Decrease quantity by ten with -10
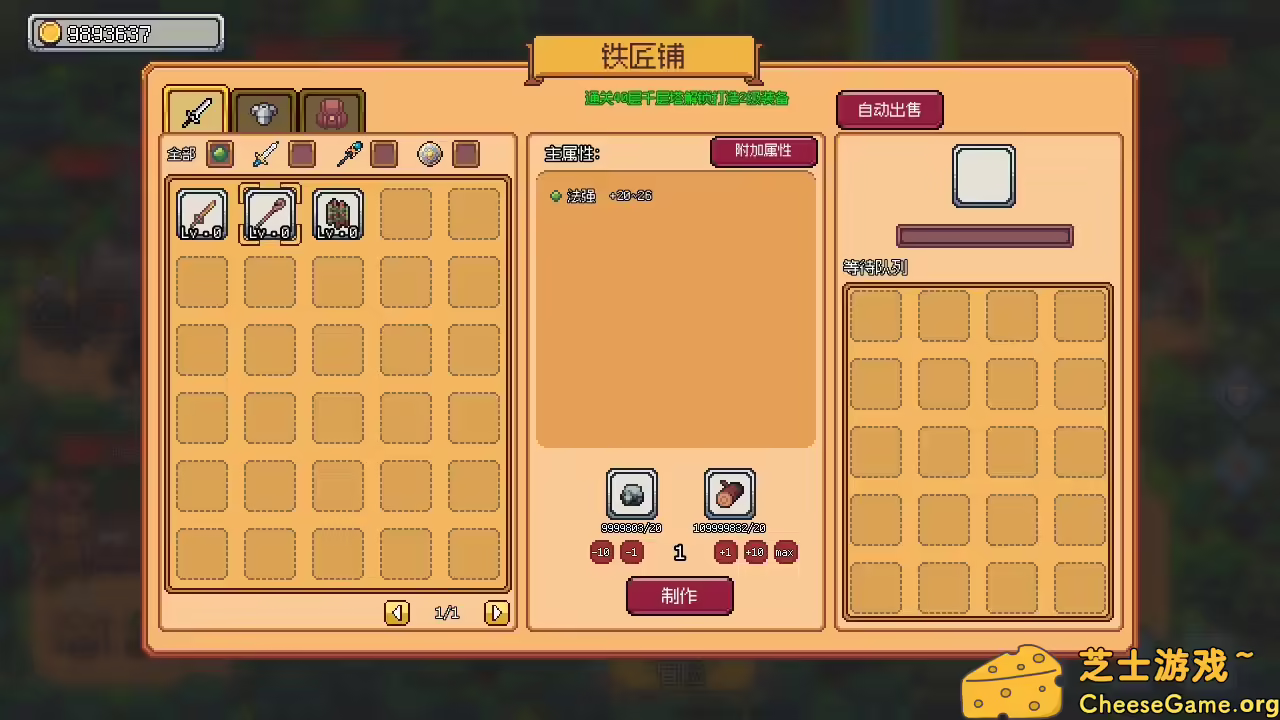This screenshot has width=1280, height=720. point(601,551)
